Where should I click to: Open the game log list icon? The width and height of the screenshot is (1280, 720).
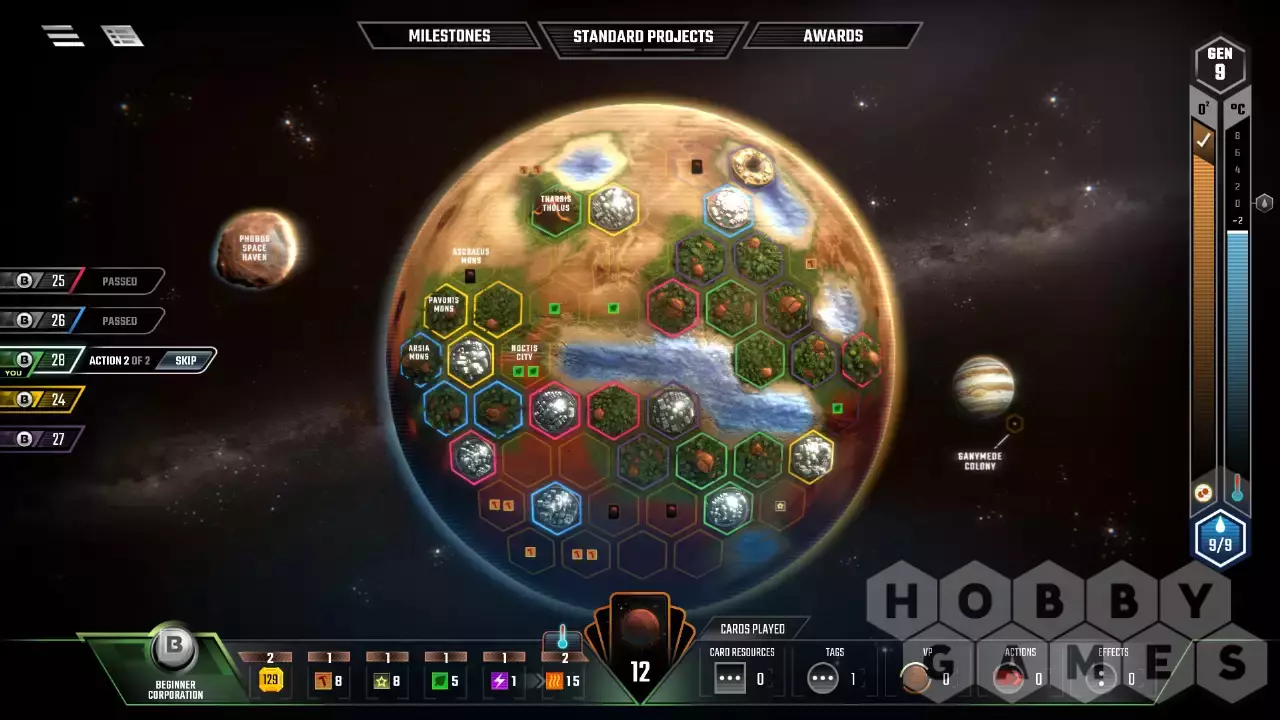122,36
